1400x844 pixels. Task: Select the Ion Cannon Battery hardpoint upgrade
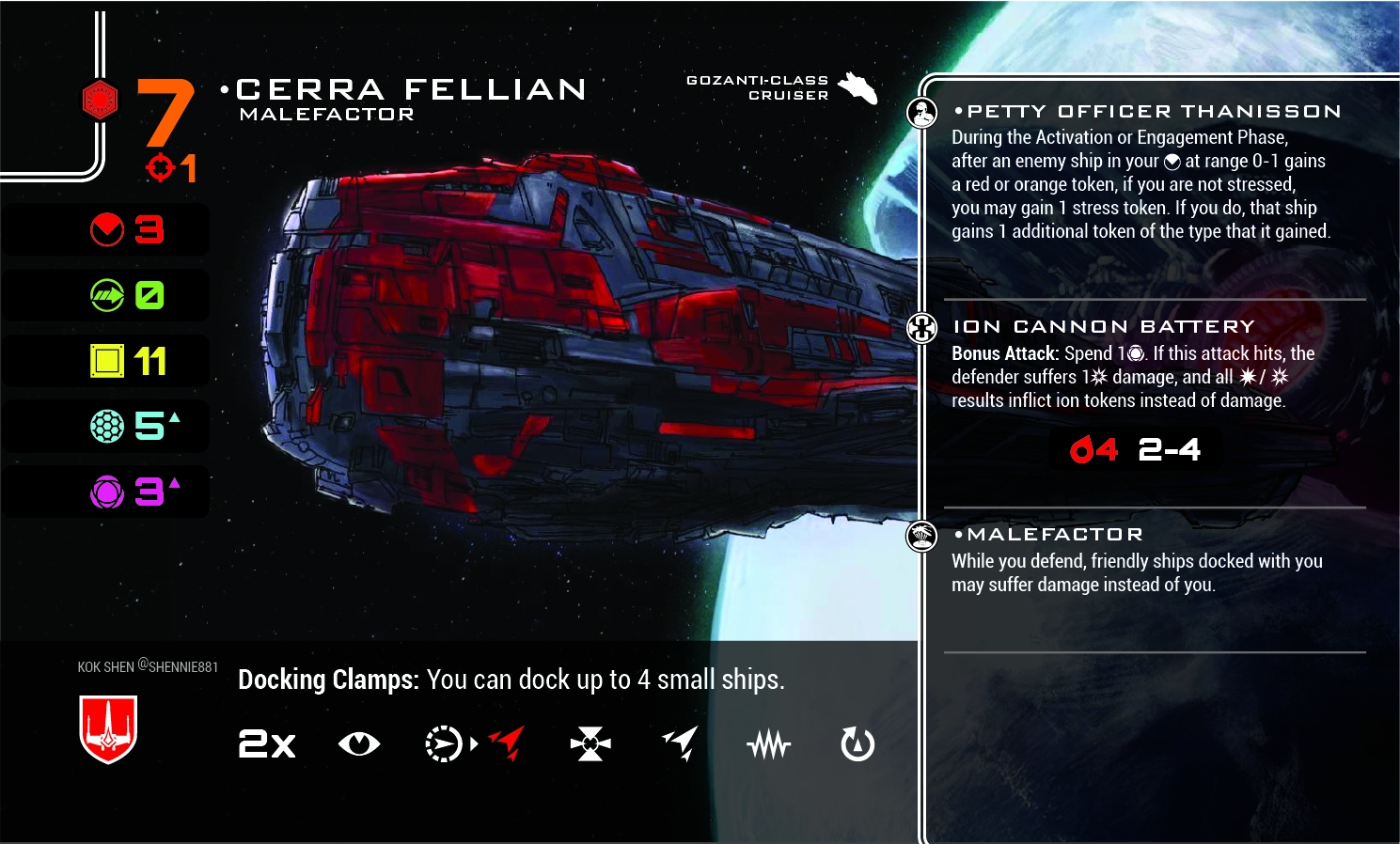click(x=1104, y=327)
